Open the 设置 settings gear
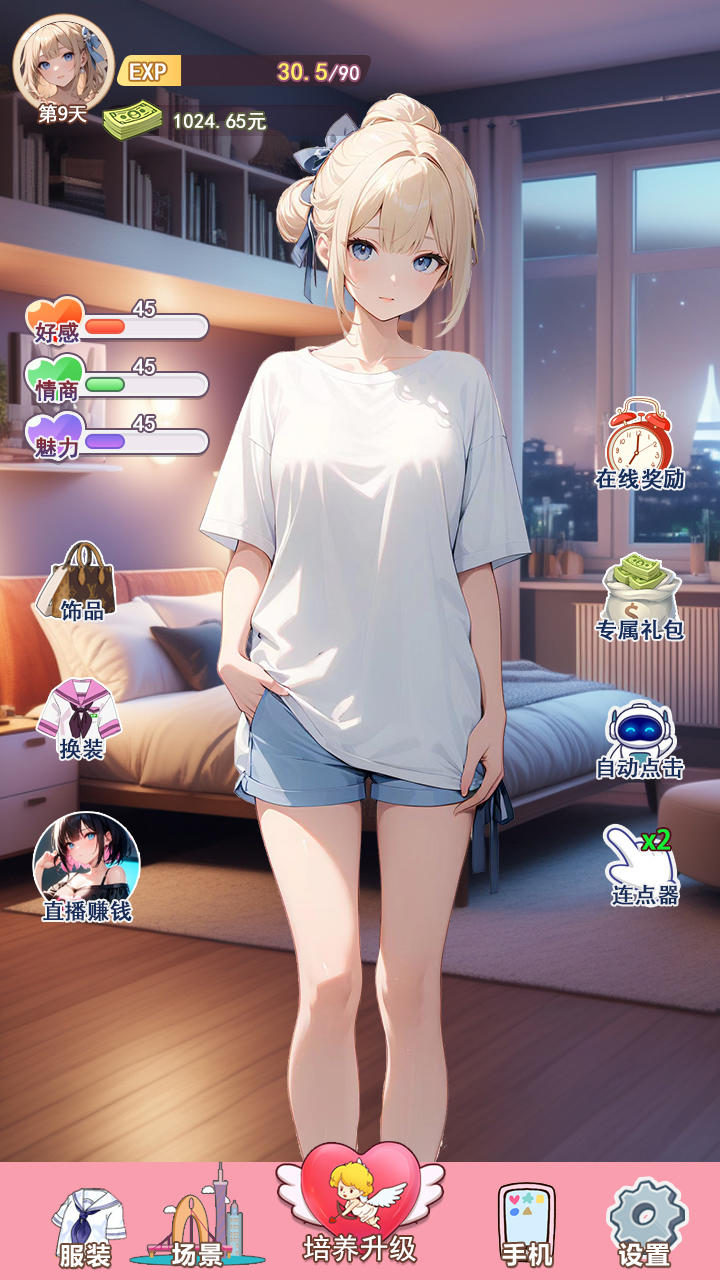The image size is (720, 1280). [645, 1224]
